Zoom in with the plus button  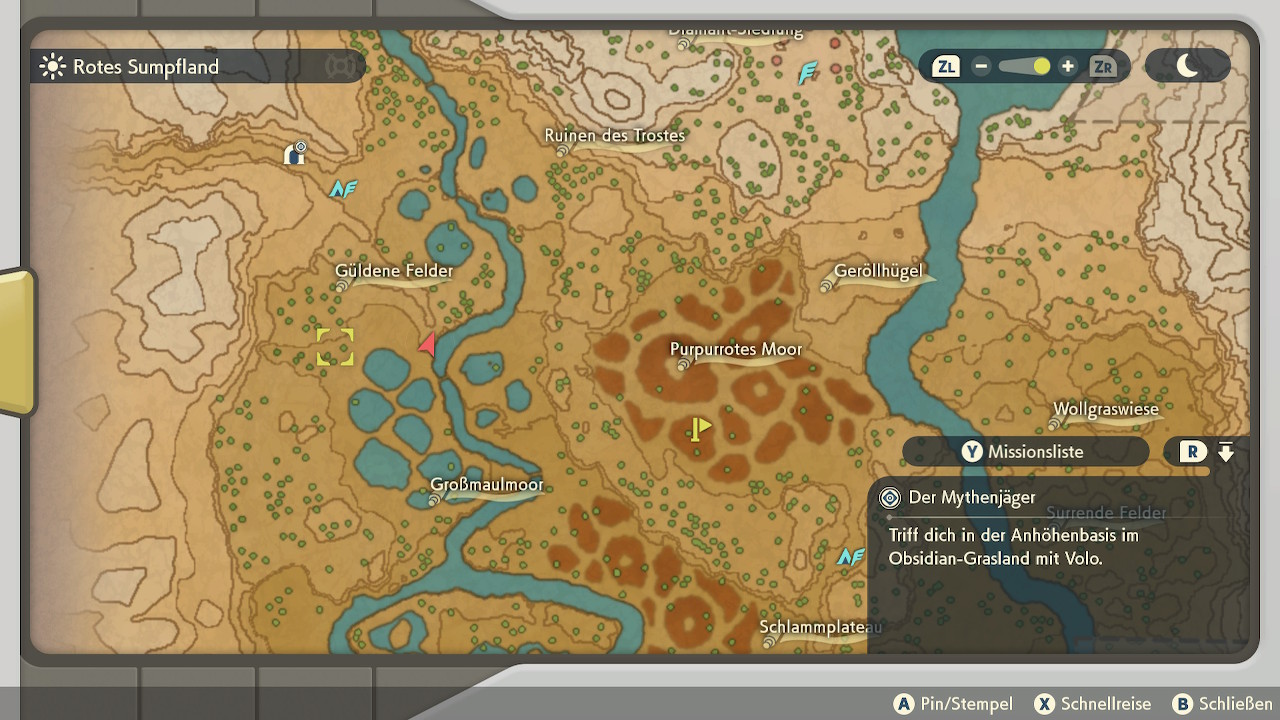[x=1068, y=67]
